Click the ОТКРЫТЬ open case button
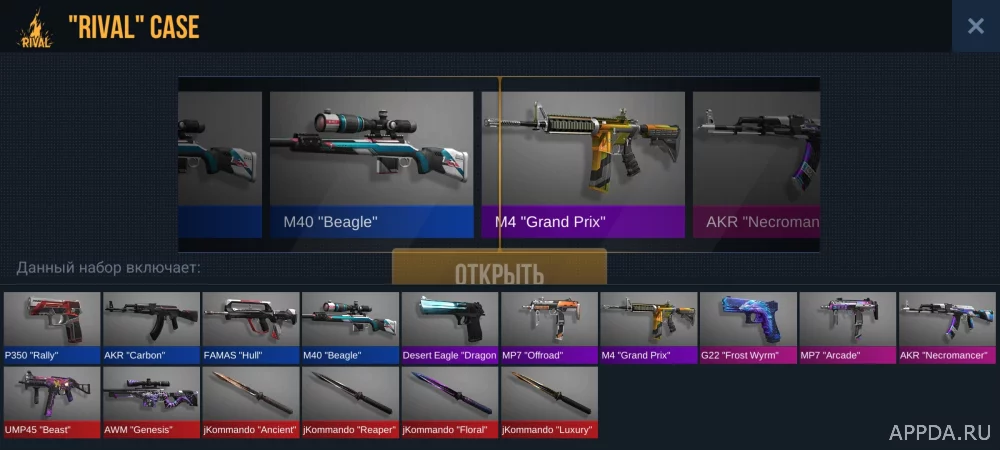 pyautogui.click(x=499, y=270)
